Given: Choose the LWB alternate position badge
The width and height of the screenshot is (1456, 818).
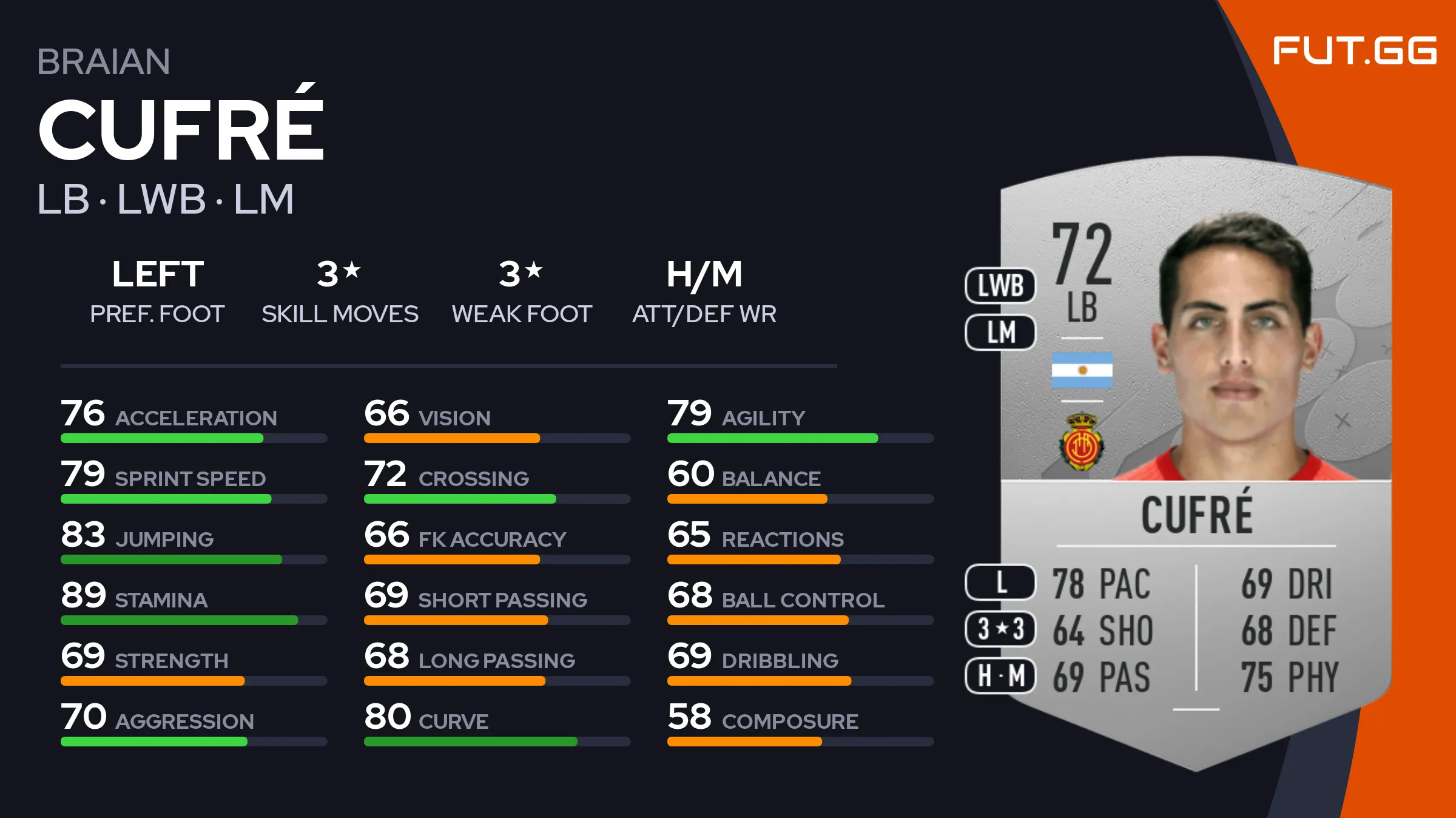Looking at the screenshot, I should point(1000,285).
